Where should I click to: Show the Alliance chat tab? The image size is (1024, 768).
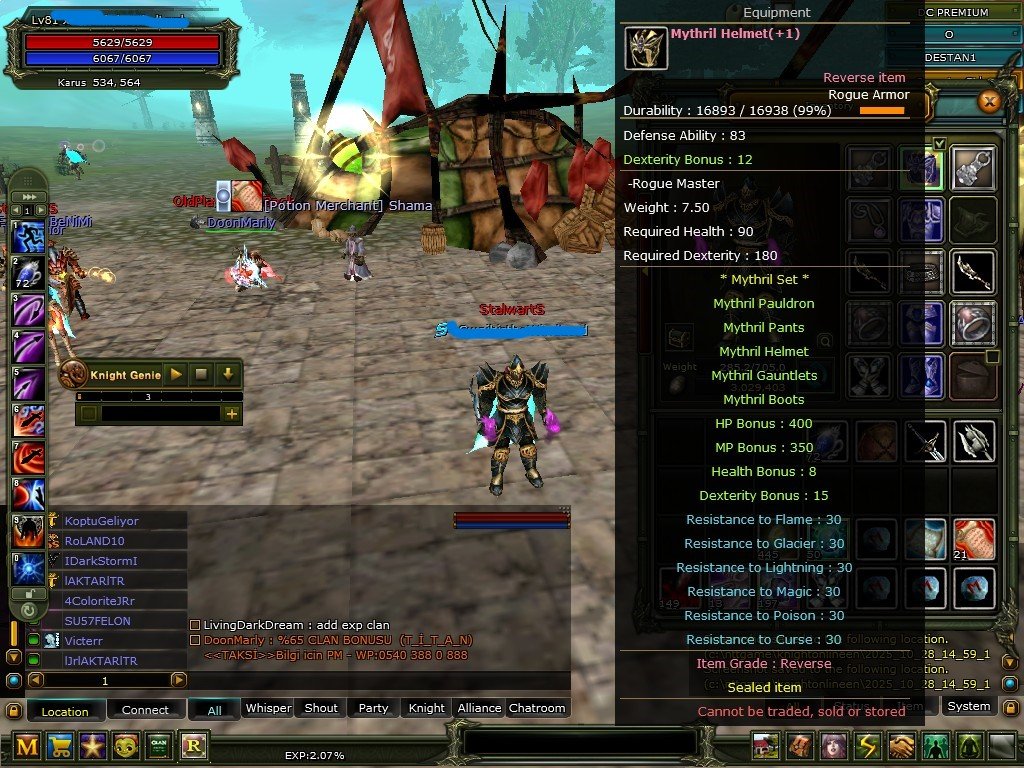pyautogui.click(x=479, y=708)
